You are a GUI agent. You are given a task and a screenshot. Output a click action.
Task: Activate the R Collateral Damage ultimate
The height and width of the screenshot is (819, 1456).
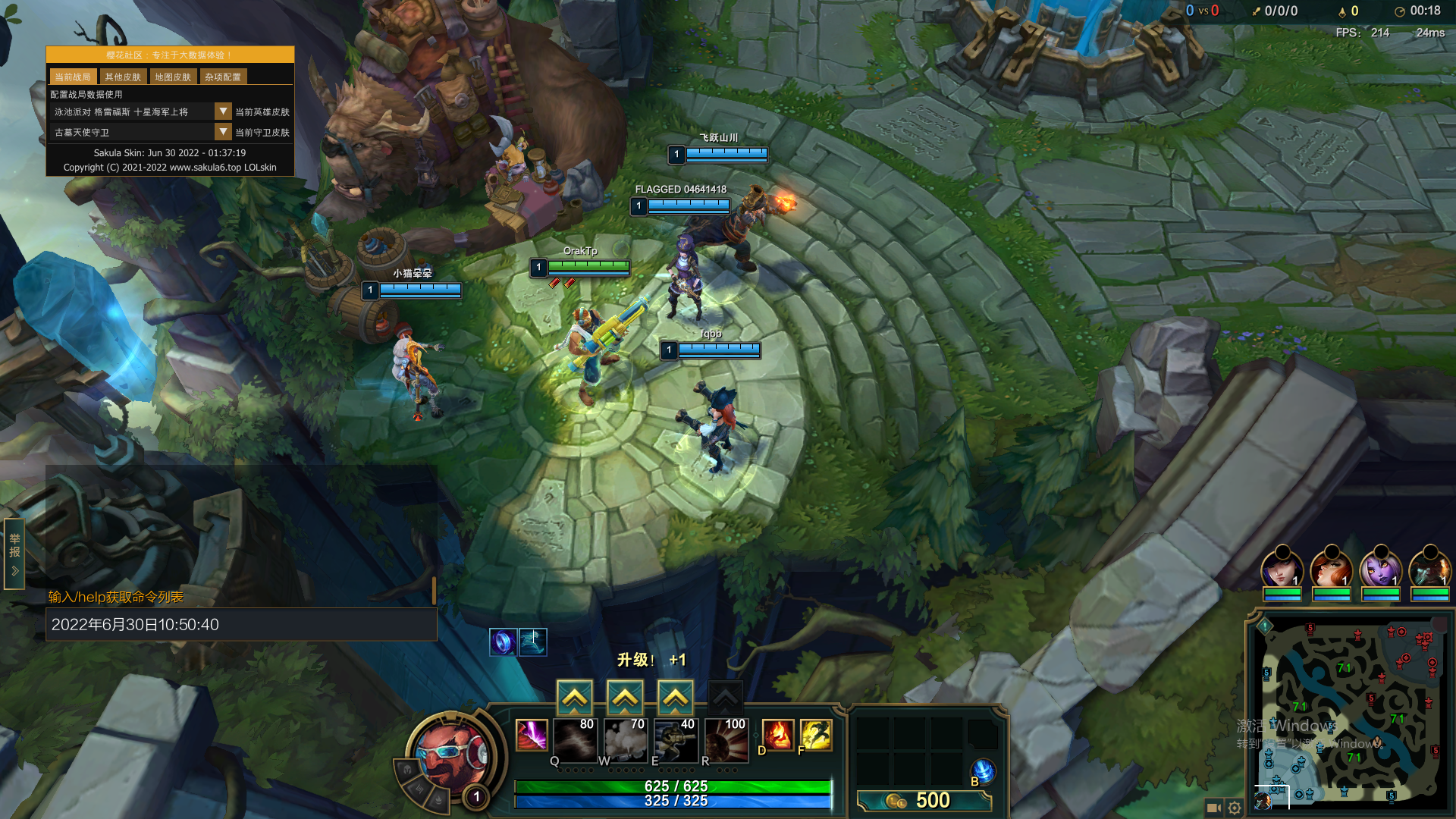point(726,739)
